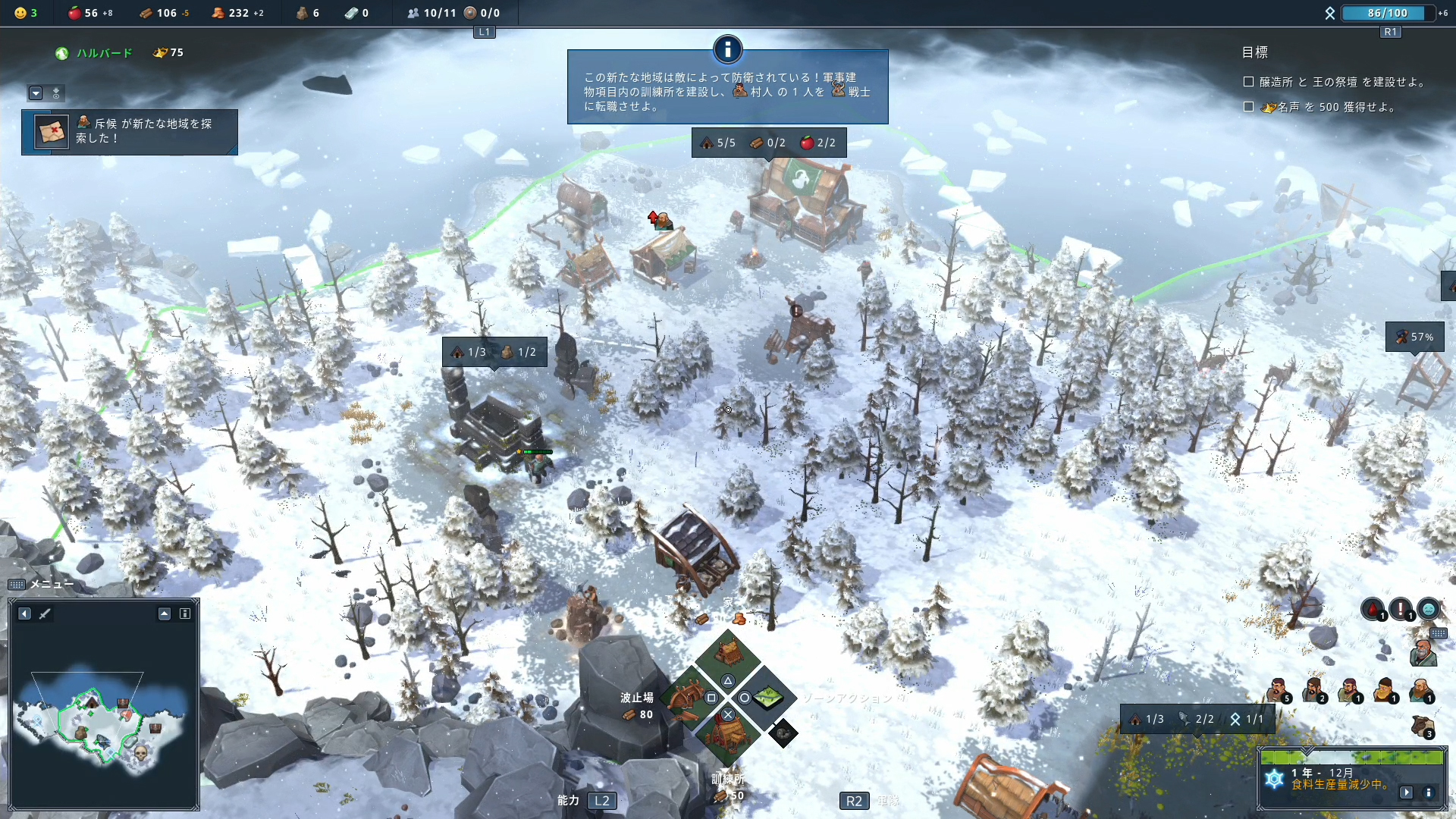Click the sad face happiness alert icon
Viewport: 1456px width, 819px height.
[1428, 608]
